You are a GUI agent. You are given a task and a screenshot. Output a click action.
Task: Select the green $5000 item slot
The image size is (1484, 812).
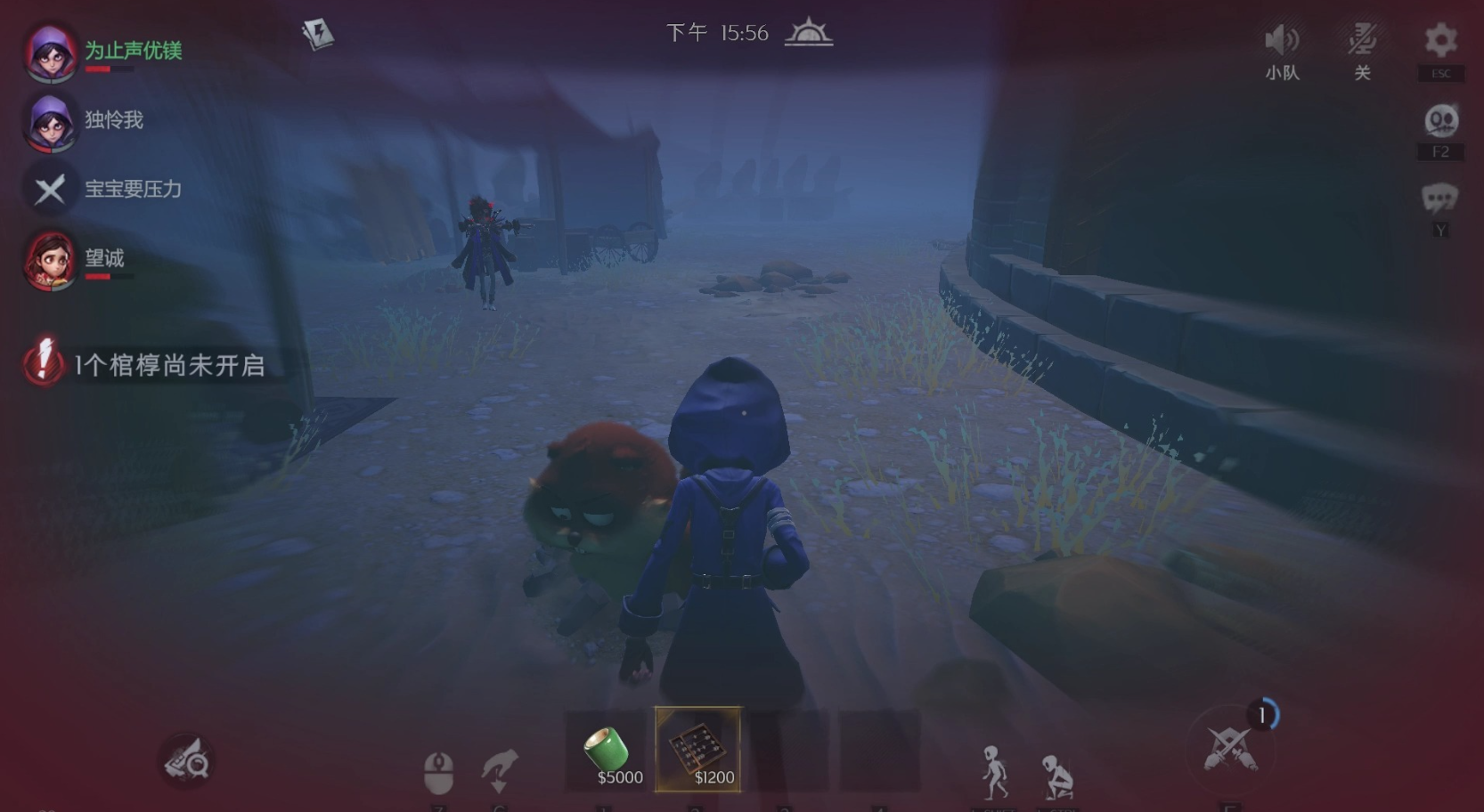[609, 751]
